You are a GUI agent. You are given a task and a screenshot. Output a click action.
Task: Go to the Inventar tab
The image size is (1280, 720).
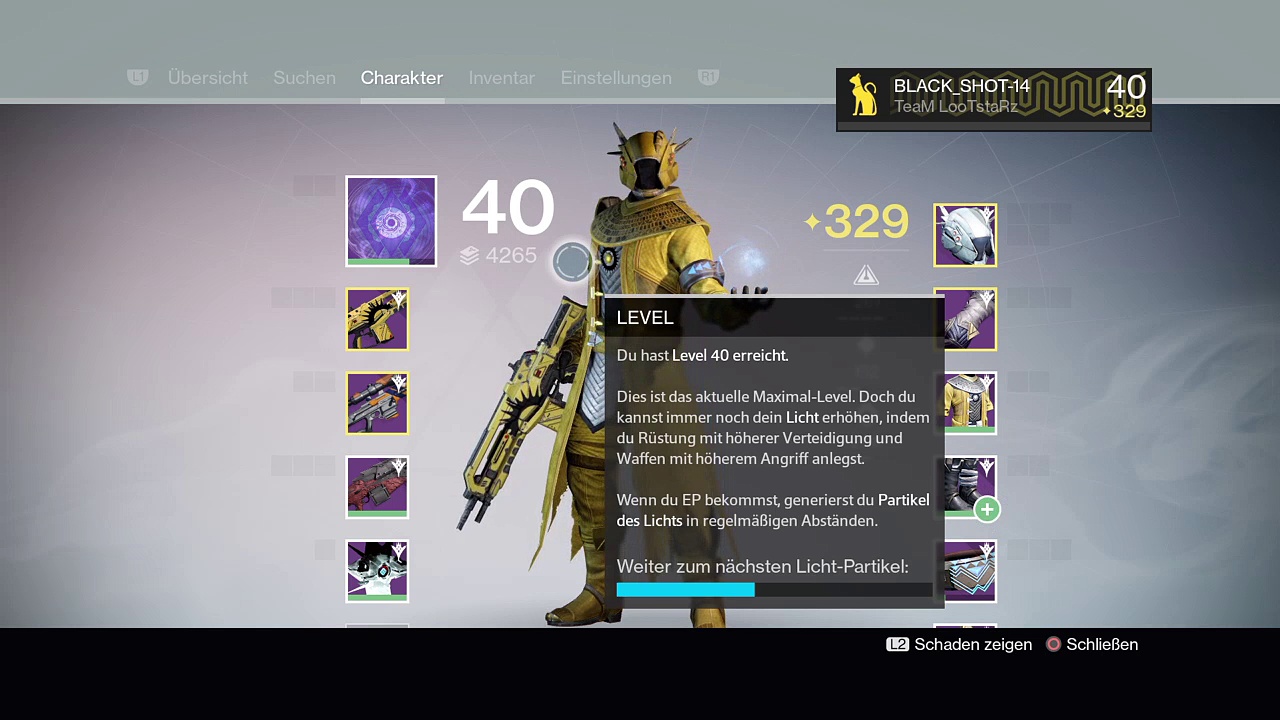(501, 78)
